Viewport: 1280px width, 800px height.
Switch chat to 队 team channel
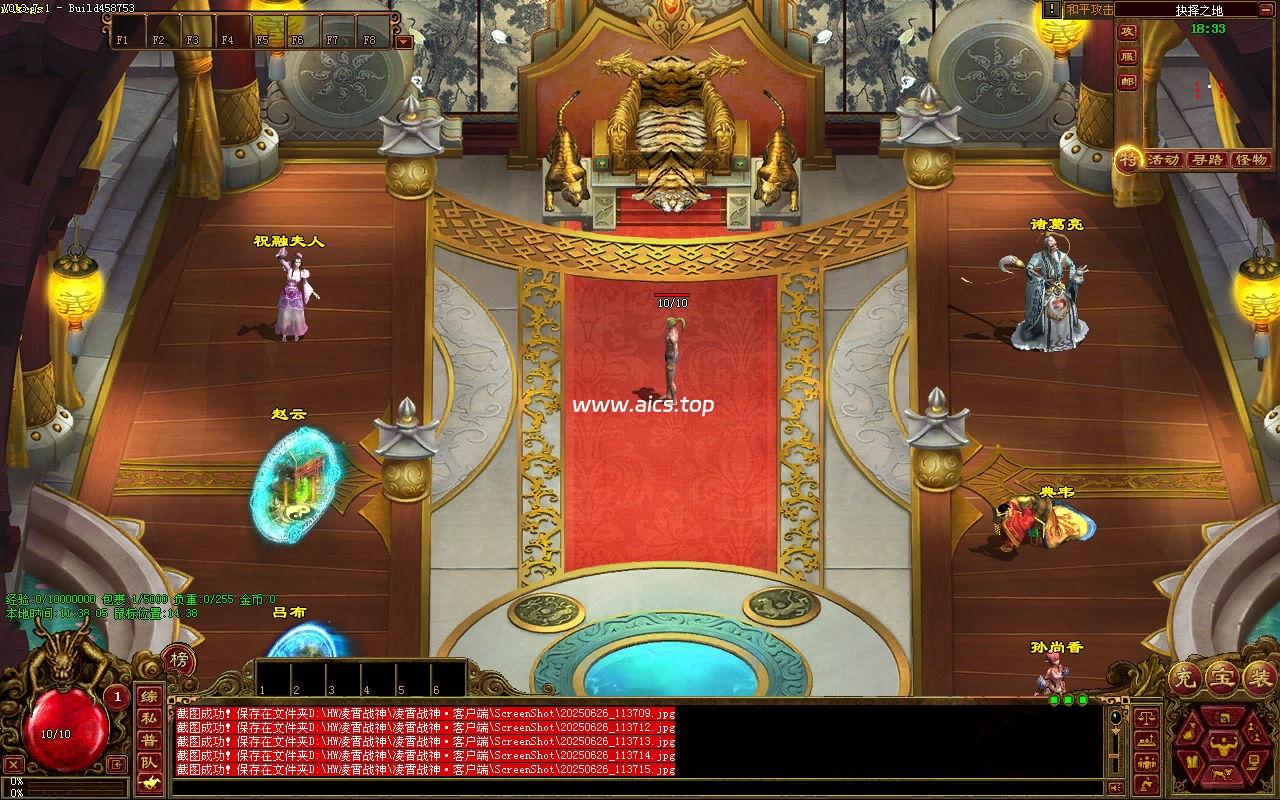[148, 762]
